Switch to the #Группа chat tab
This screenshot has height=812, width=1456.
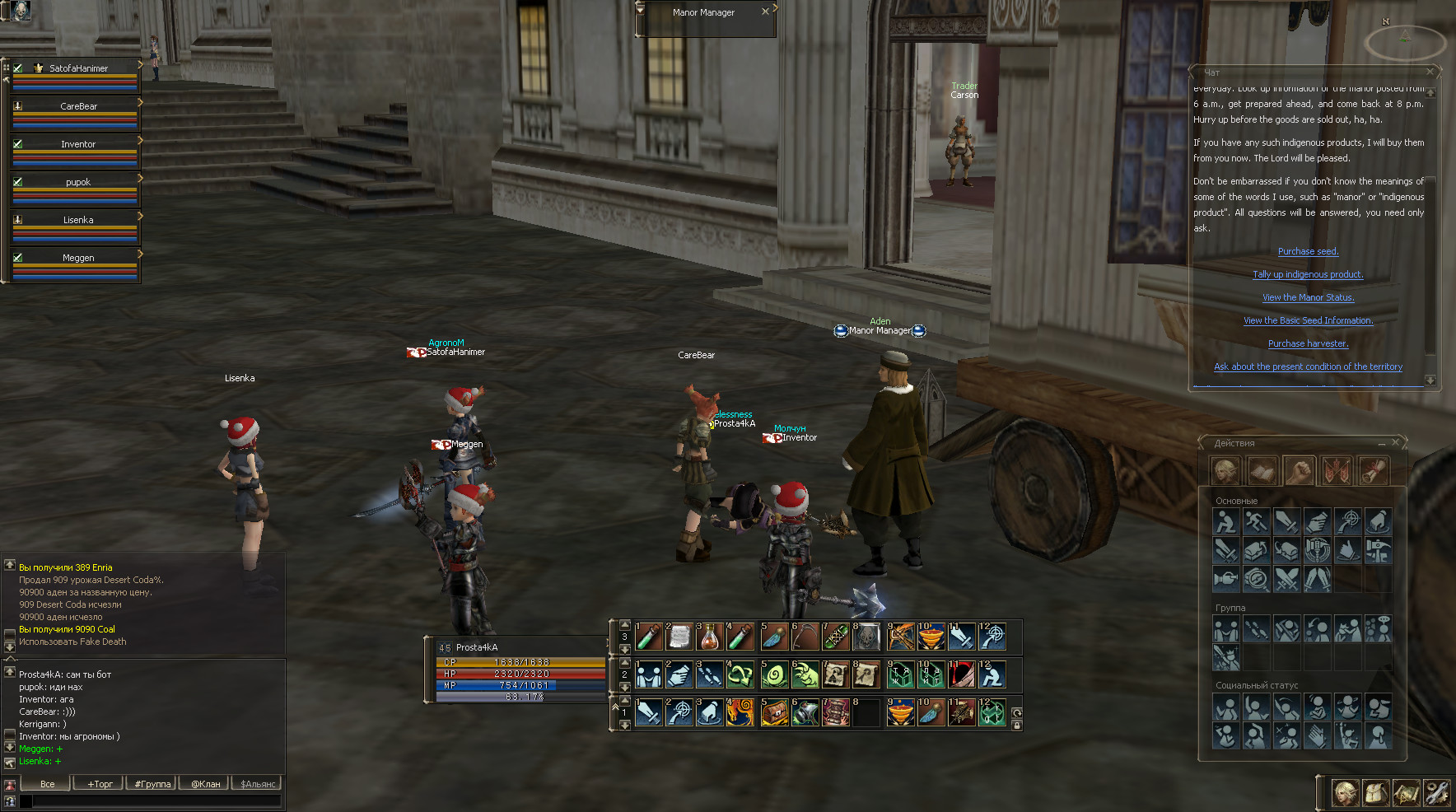coord(152,784)
